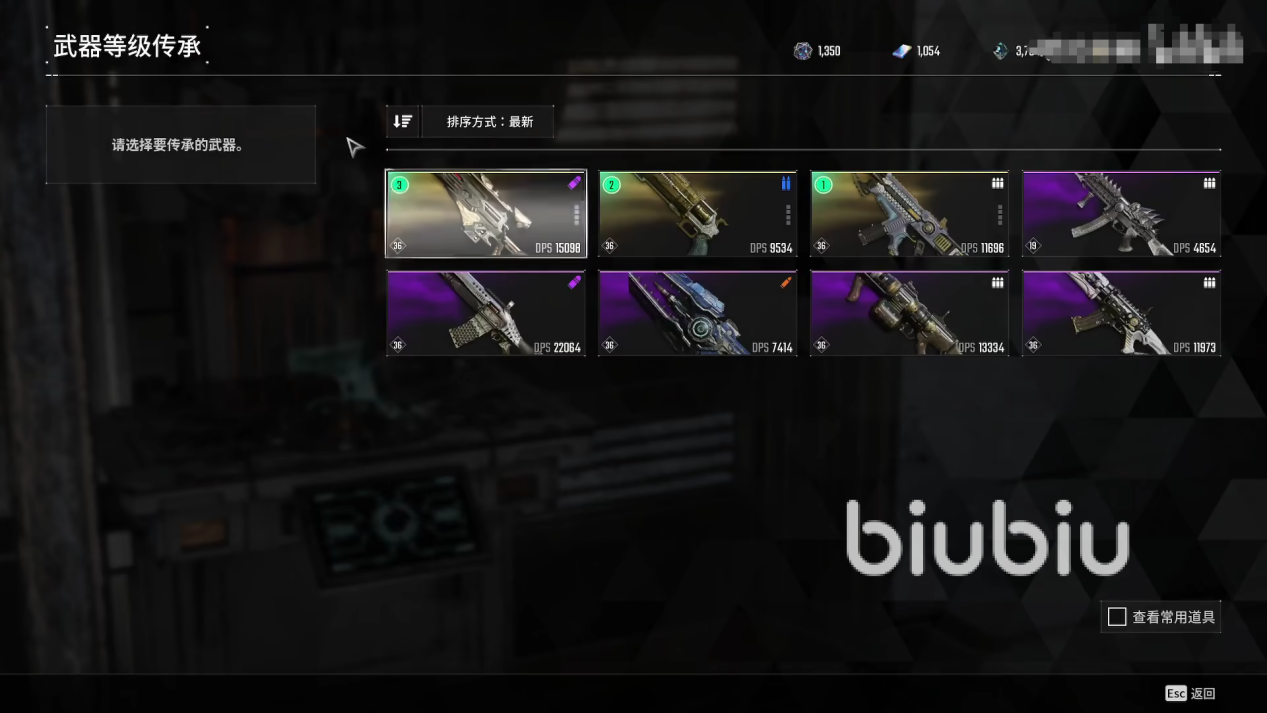The width and height of the screenshot is (1267, 713).
Task: Pick the gold weapon with DPS 11696
Action: [909, 214]
